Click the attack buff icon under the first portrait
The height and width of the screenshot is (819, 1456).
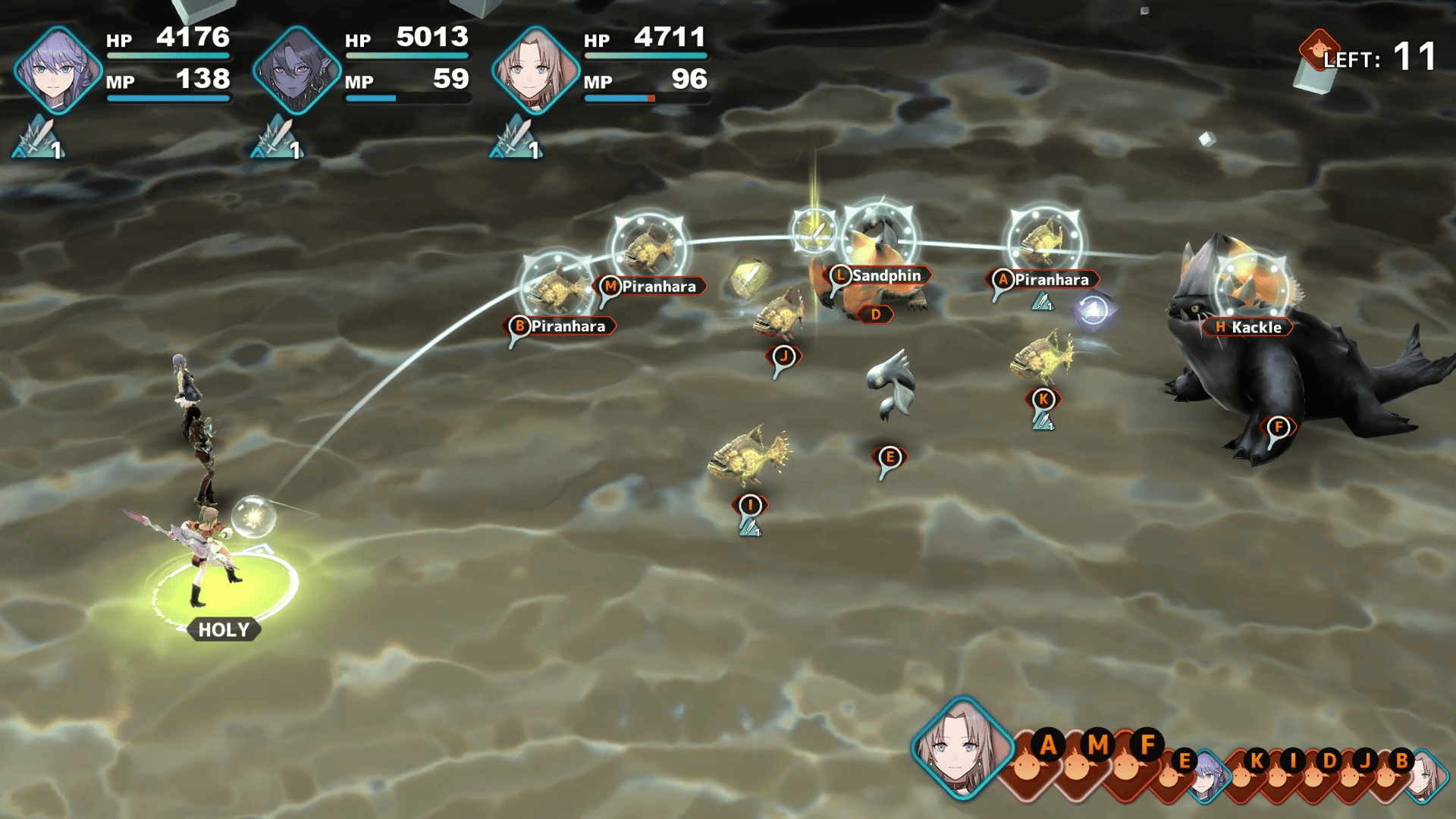pyautogui.click(x=38, y=140)
